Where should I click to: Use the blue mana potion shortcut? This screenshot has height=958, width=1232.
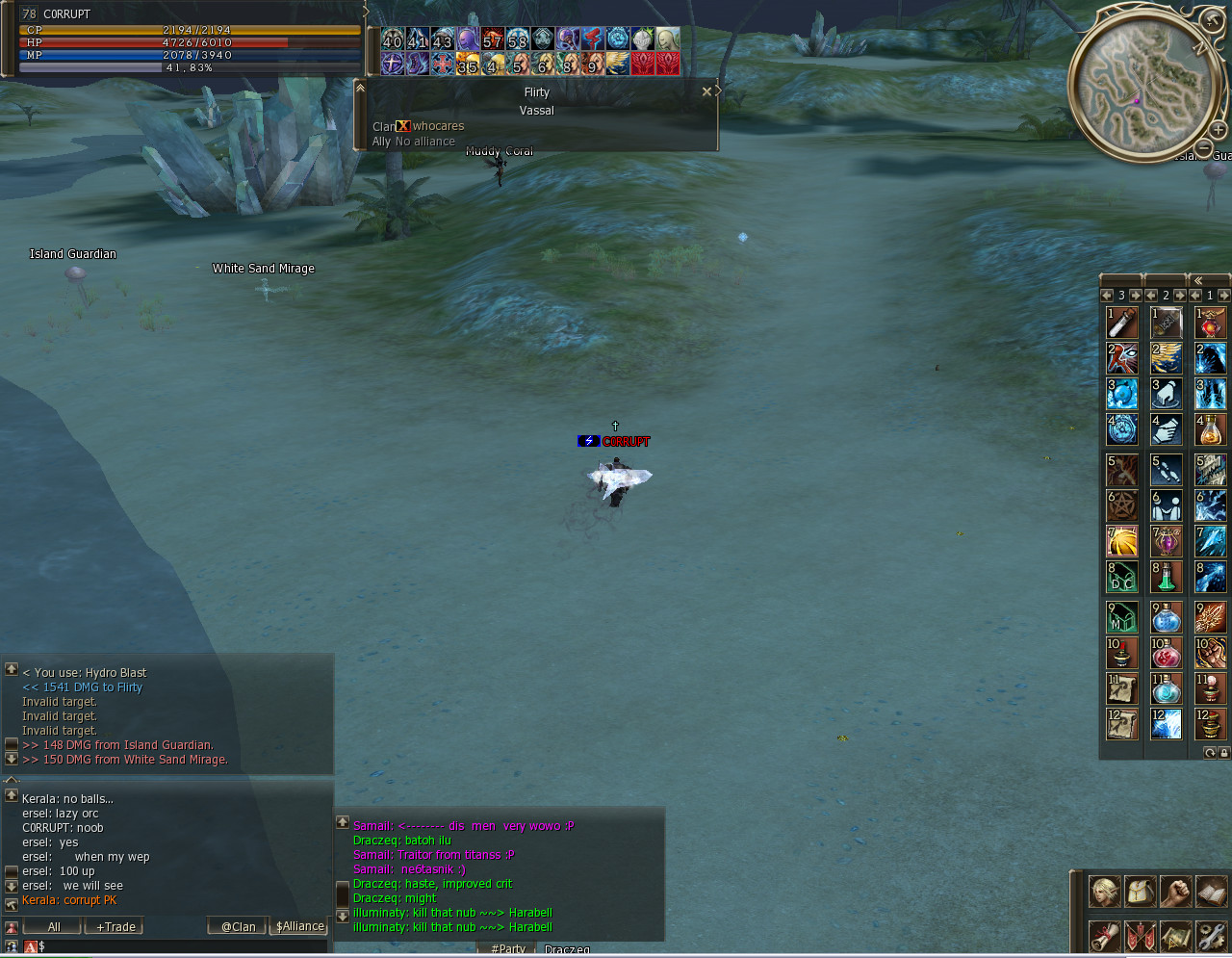click(1167, 616)
